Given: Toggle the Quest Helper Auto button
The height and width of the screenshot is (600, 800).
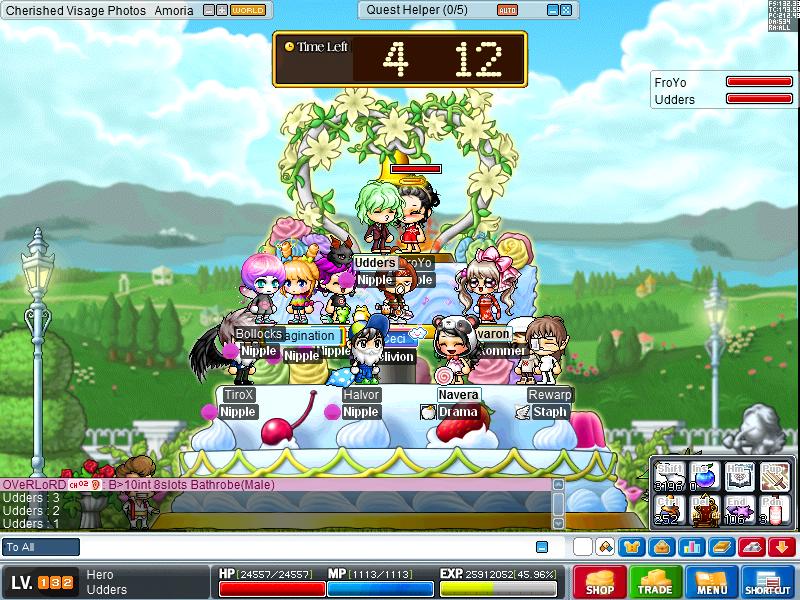Looking at the screenshot, I should pyautogui.click(x=508, y=10).
